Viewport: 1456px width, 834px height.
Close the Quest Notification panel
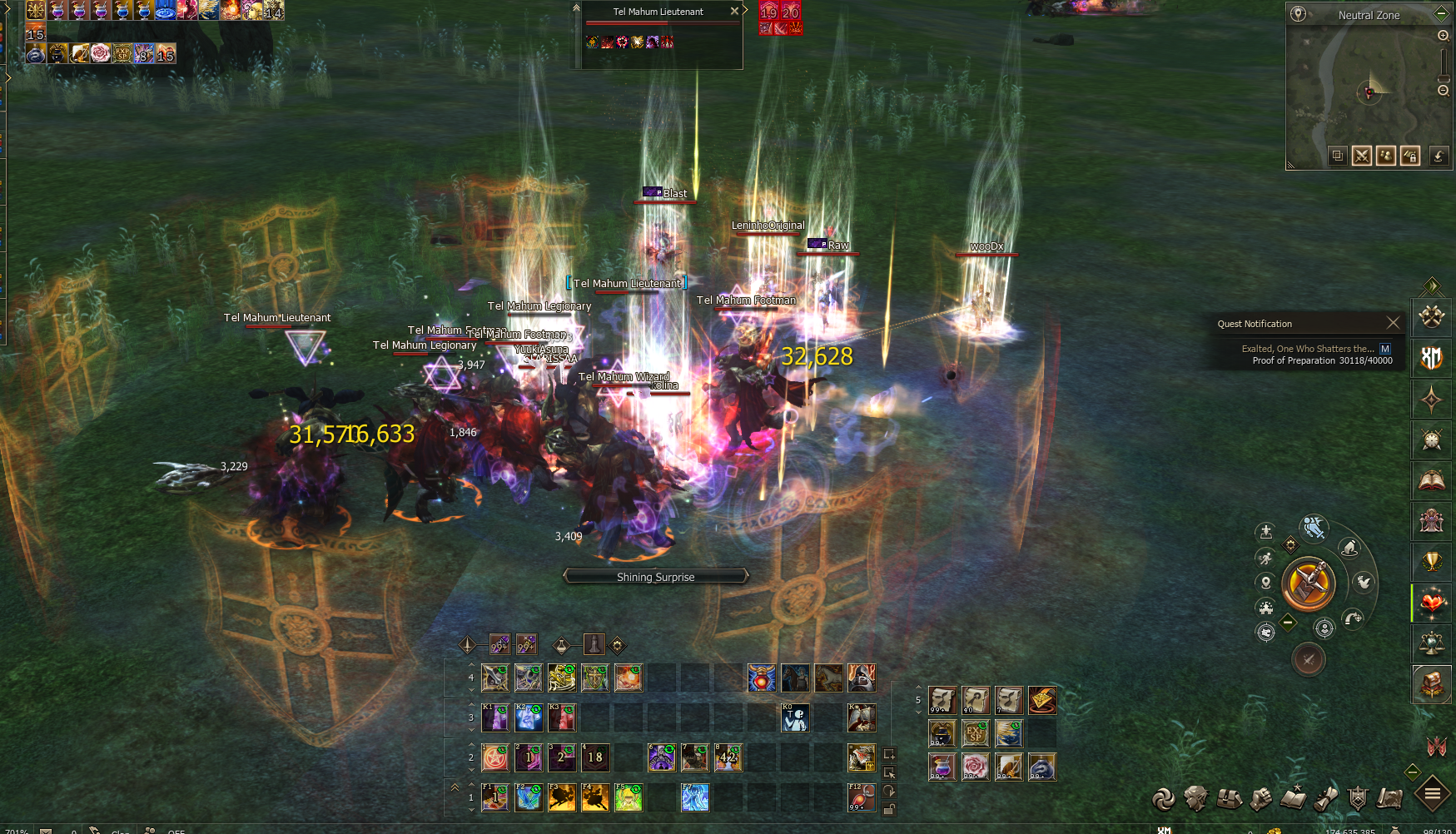tap(1393, 323)
